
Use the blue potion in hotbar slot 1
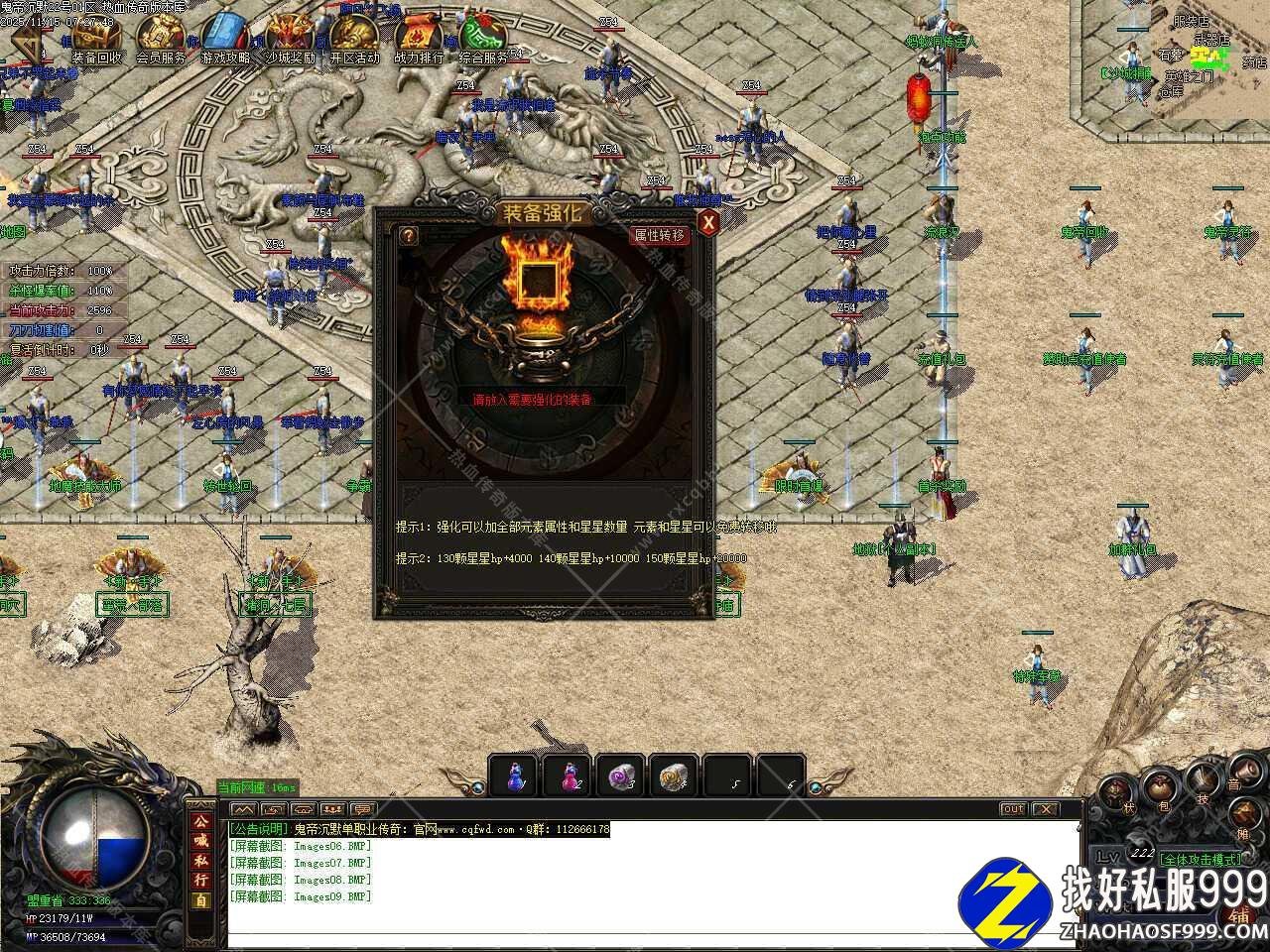(x=516, y=775)
